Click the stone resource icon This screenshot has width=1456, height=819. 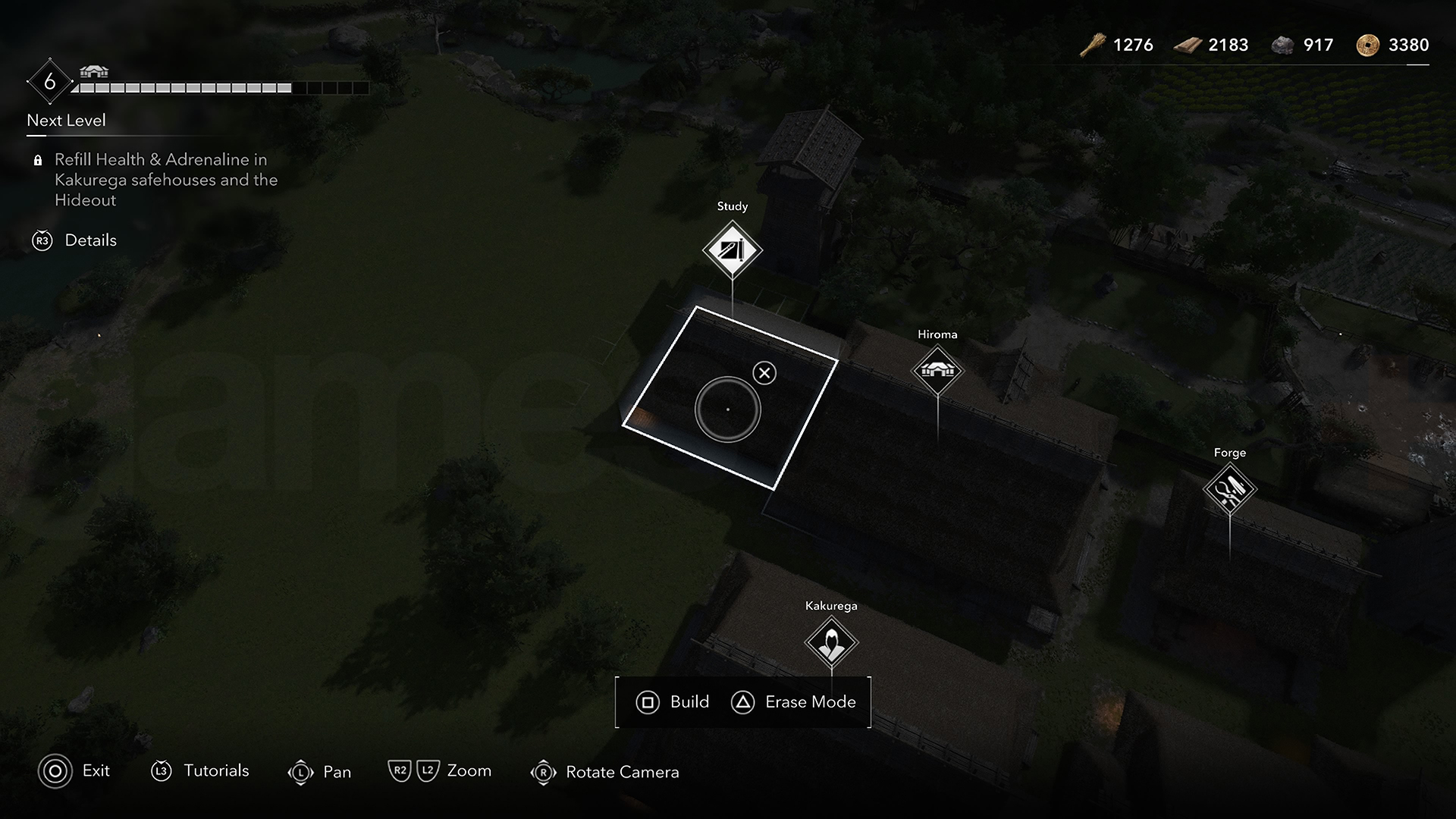coord(1284,44)
